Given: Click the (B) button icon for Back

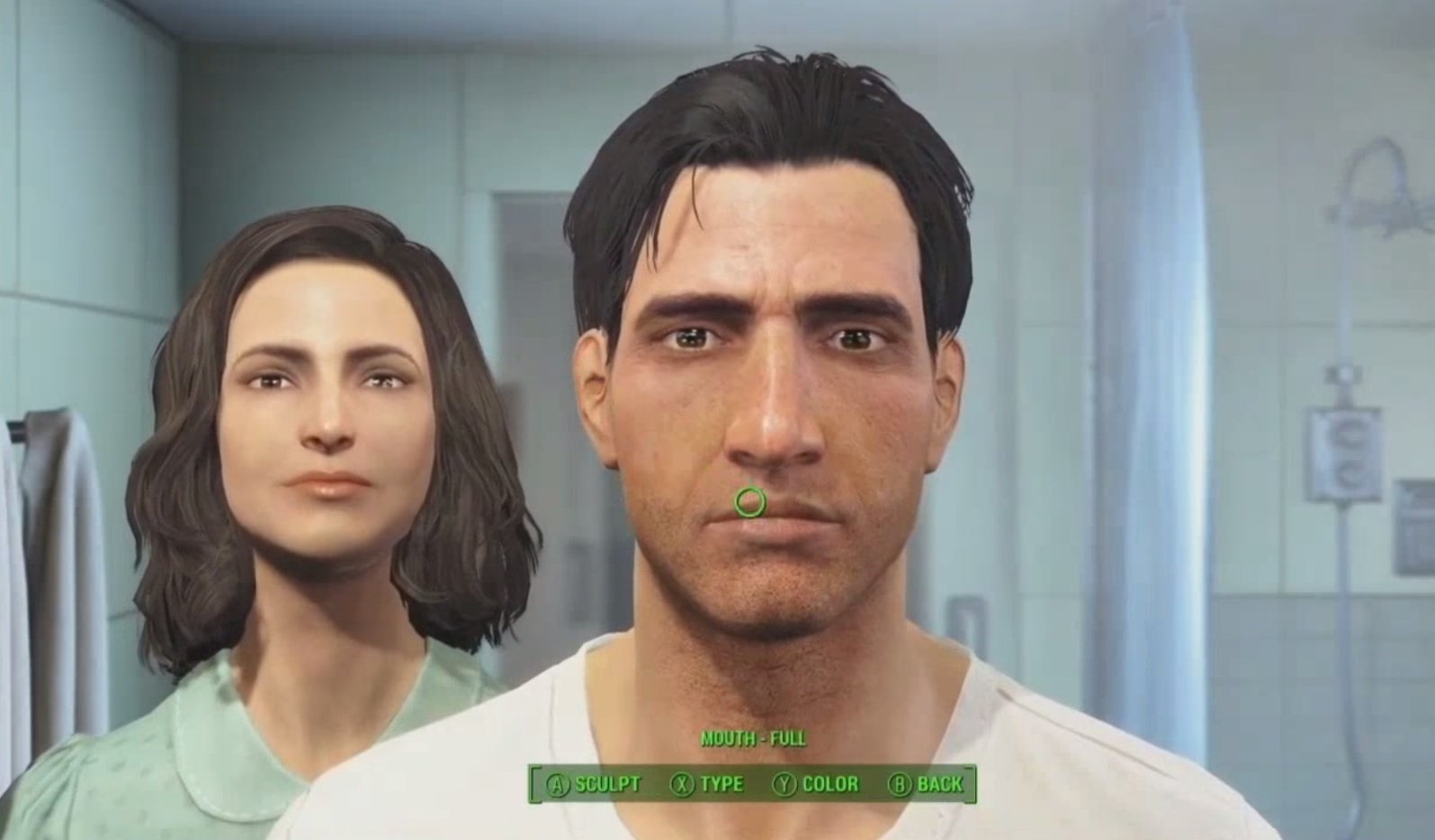Looking at the screenshot, I should click(x=901, y=783).
